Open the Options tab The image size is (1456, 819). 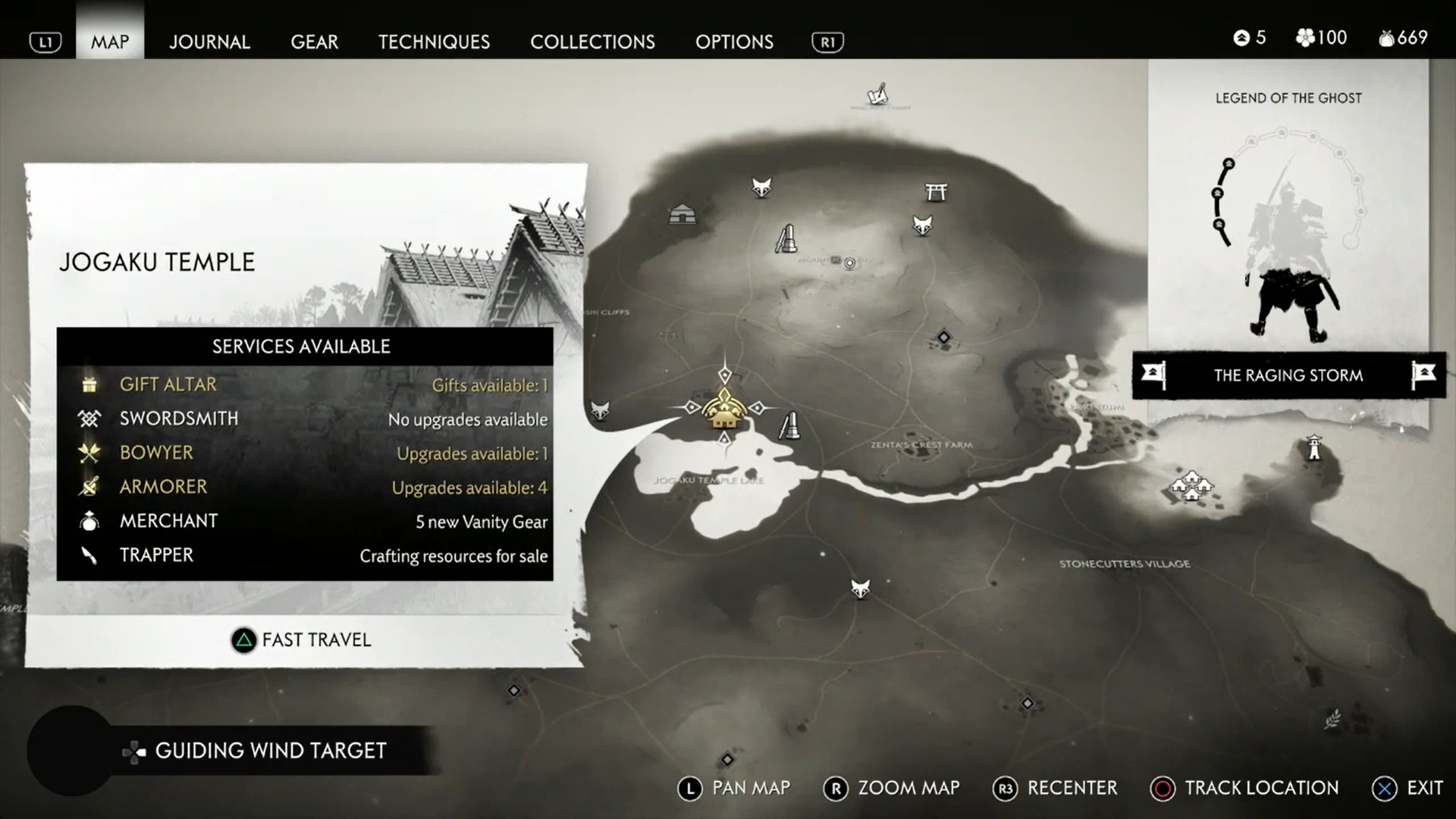[734, 42]
